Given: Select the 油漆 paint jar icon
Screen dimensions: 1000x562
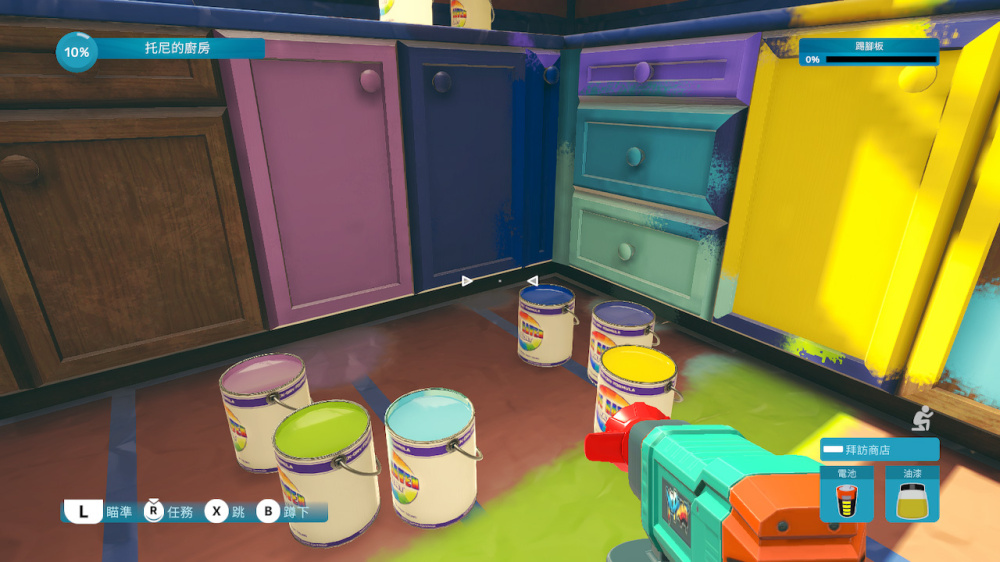Looking at the screenshot, I should click(911, 494).
